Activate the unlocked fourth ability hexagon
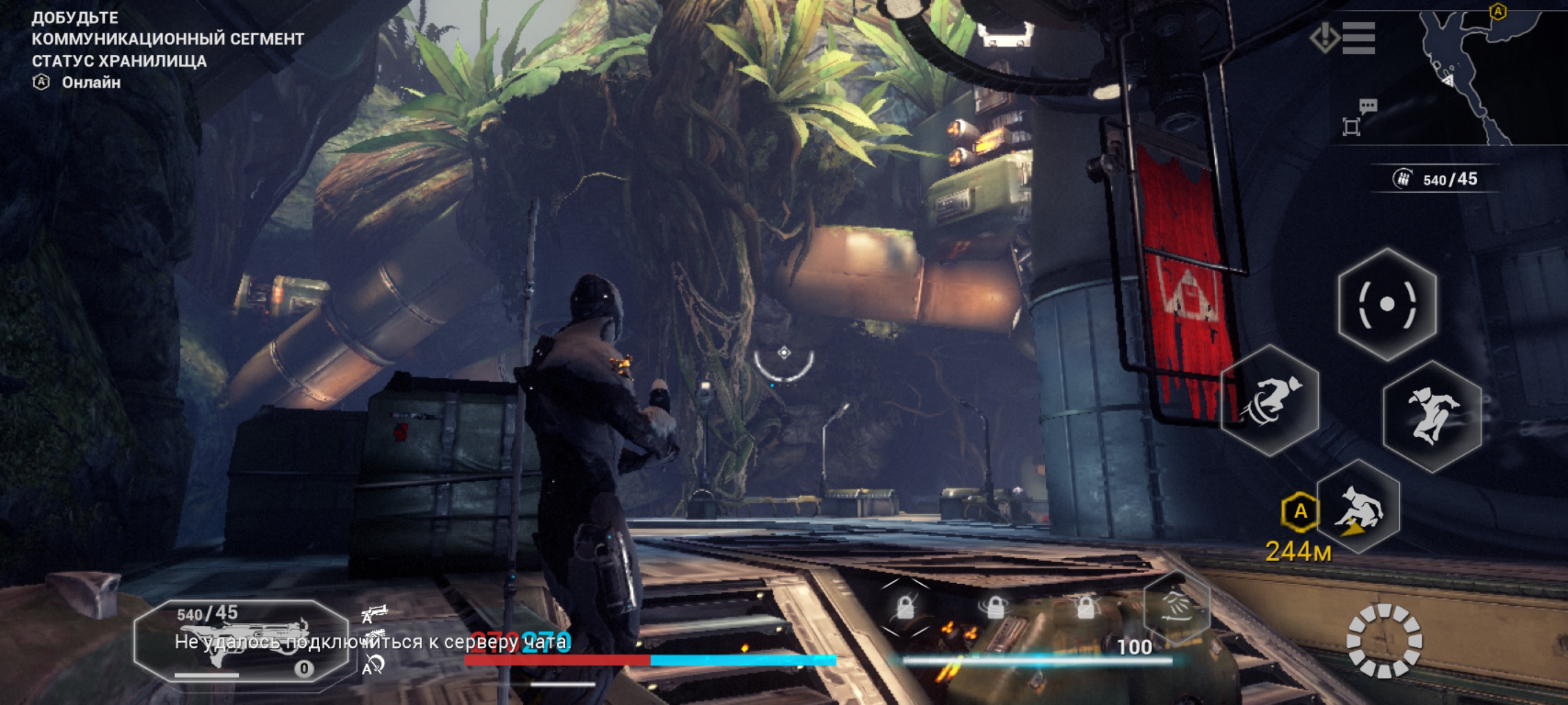Image resolution: width=1568 pixels, height=705 pixels. pos(1175,606)
